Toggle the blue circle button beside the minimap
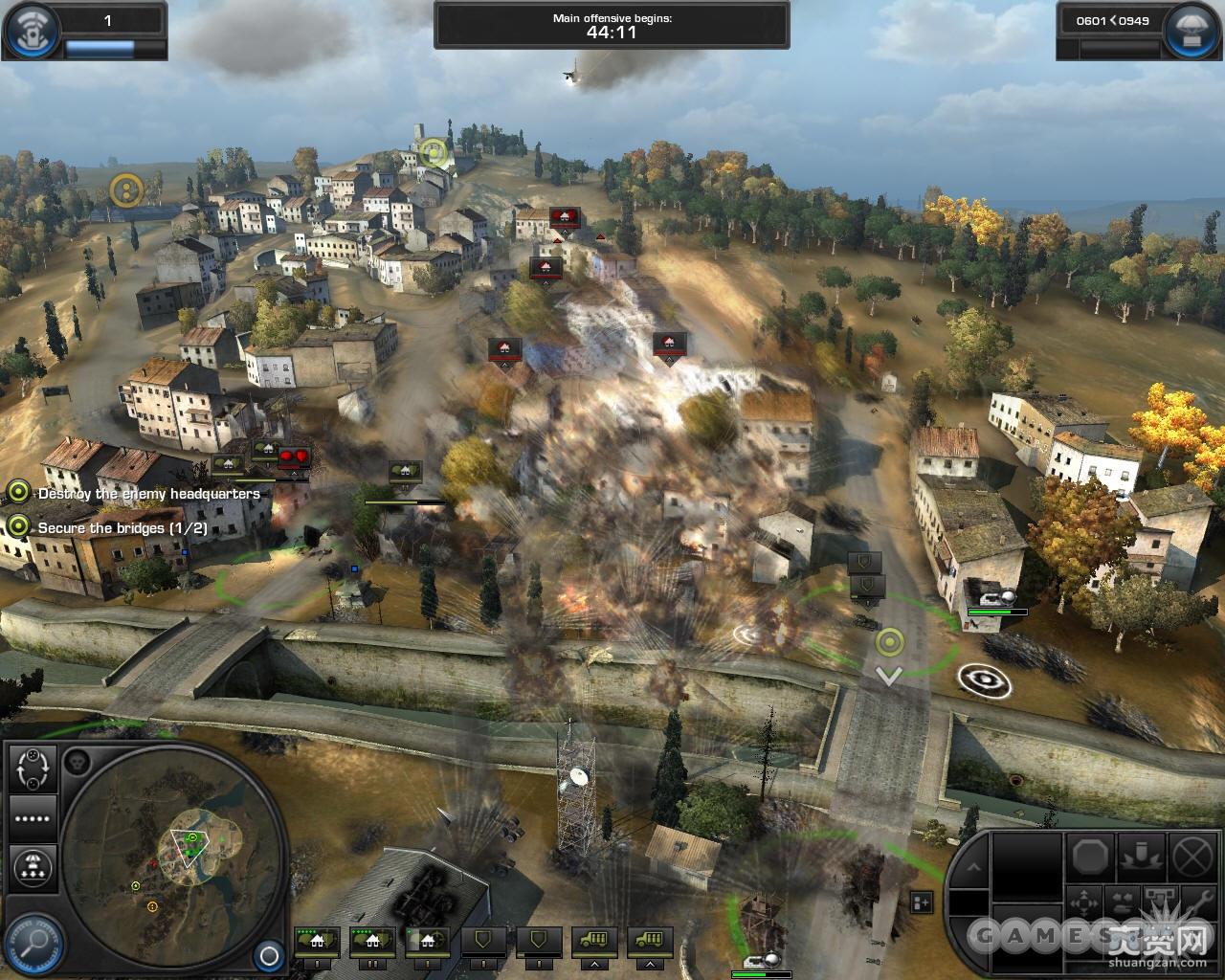This screenshot has width=1225, height=980. pyautogui.click(x=269, y=954)
